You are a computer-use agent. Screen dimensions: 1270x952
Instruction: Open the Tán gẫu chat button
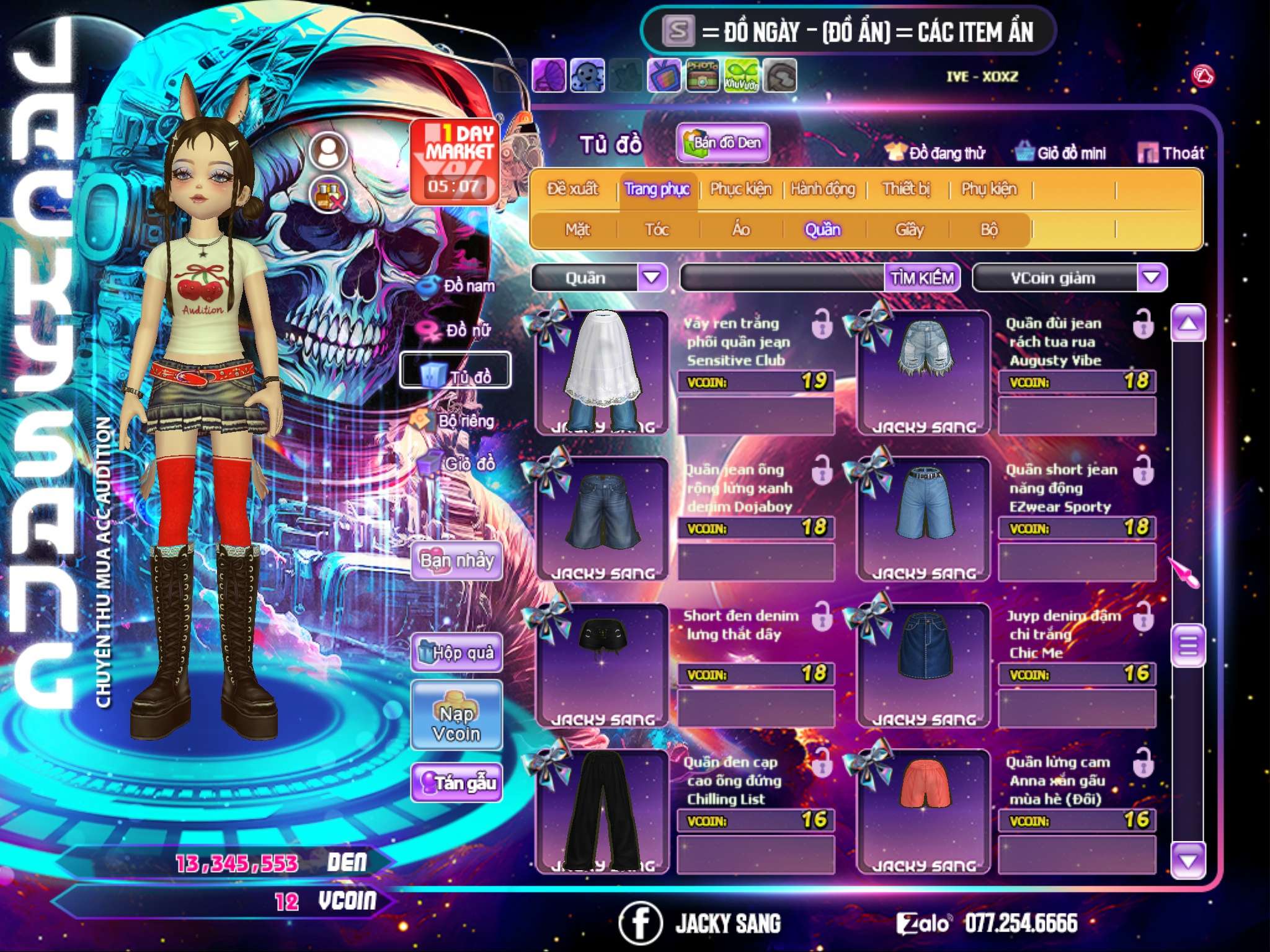click(x=456, y=783)
